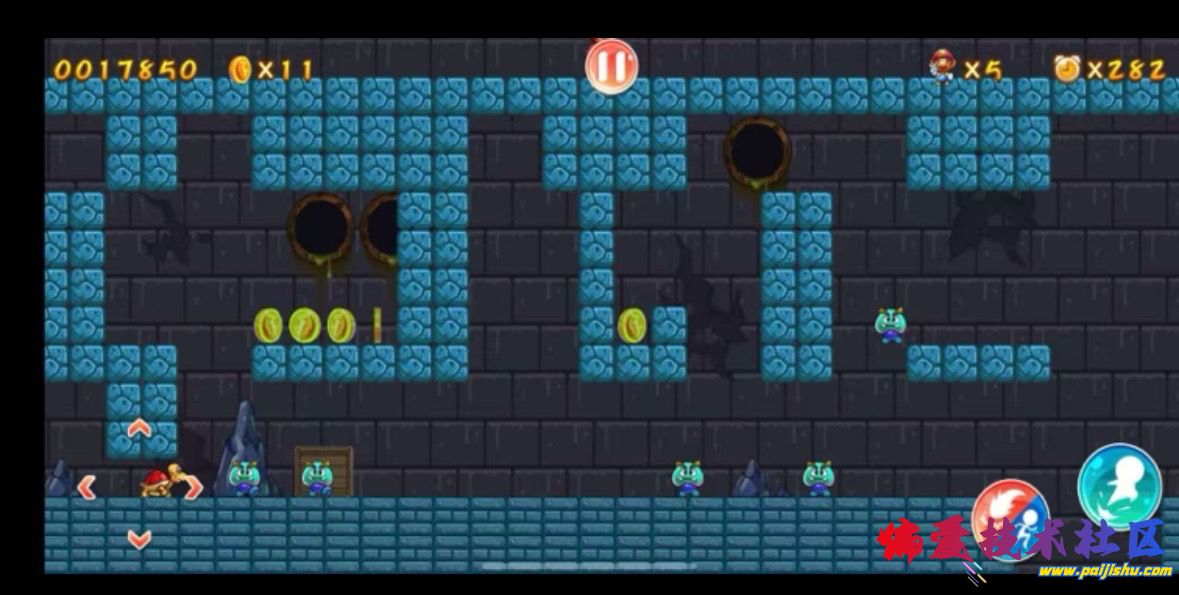Pause the game with the pause button
The image size is (1179, 595).
coord(610,67)
